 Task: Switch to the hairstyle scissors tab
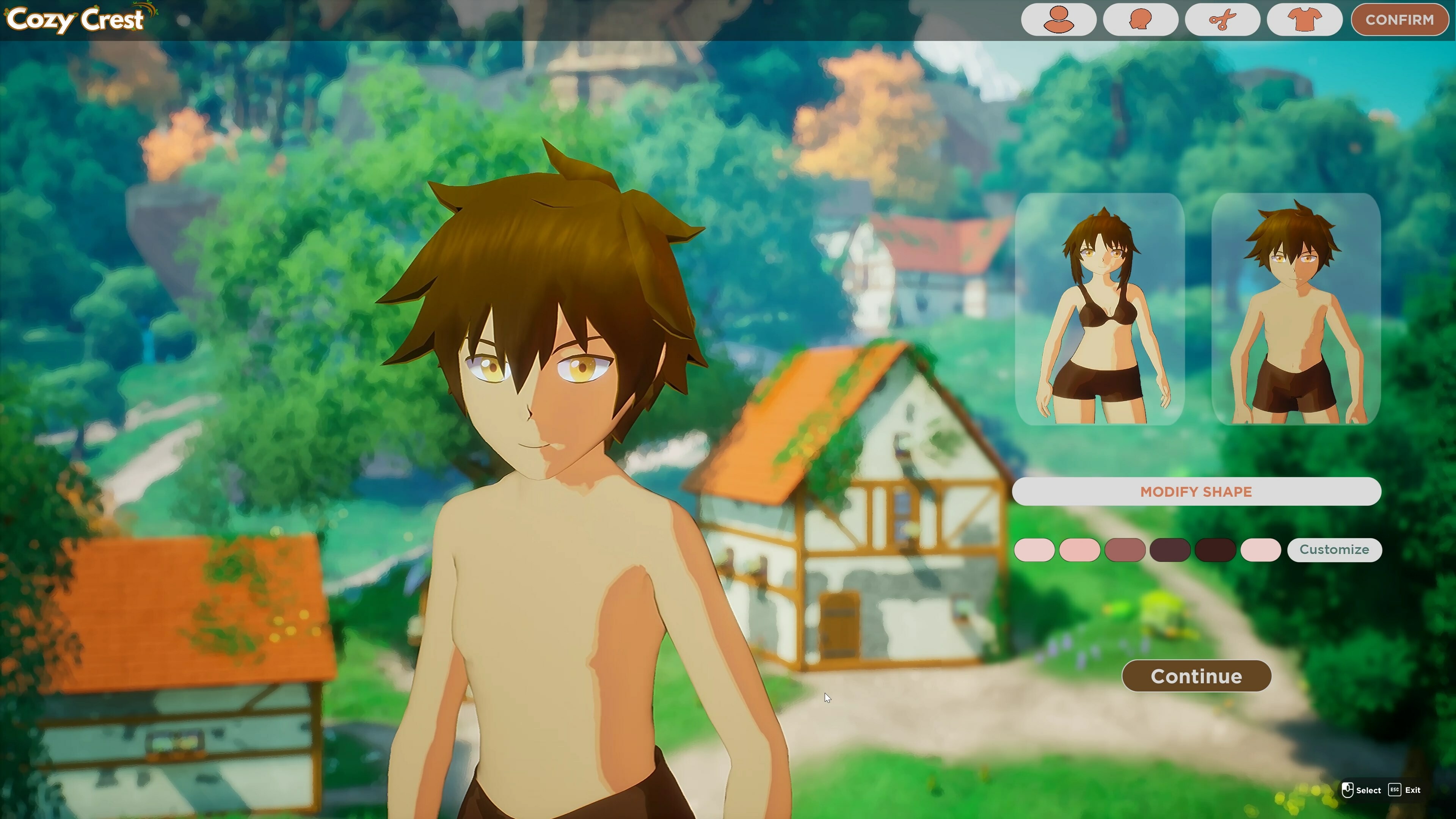(x=1222, y=20)
